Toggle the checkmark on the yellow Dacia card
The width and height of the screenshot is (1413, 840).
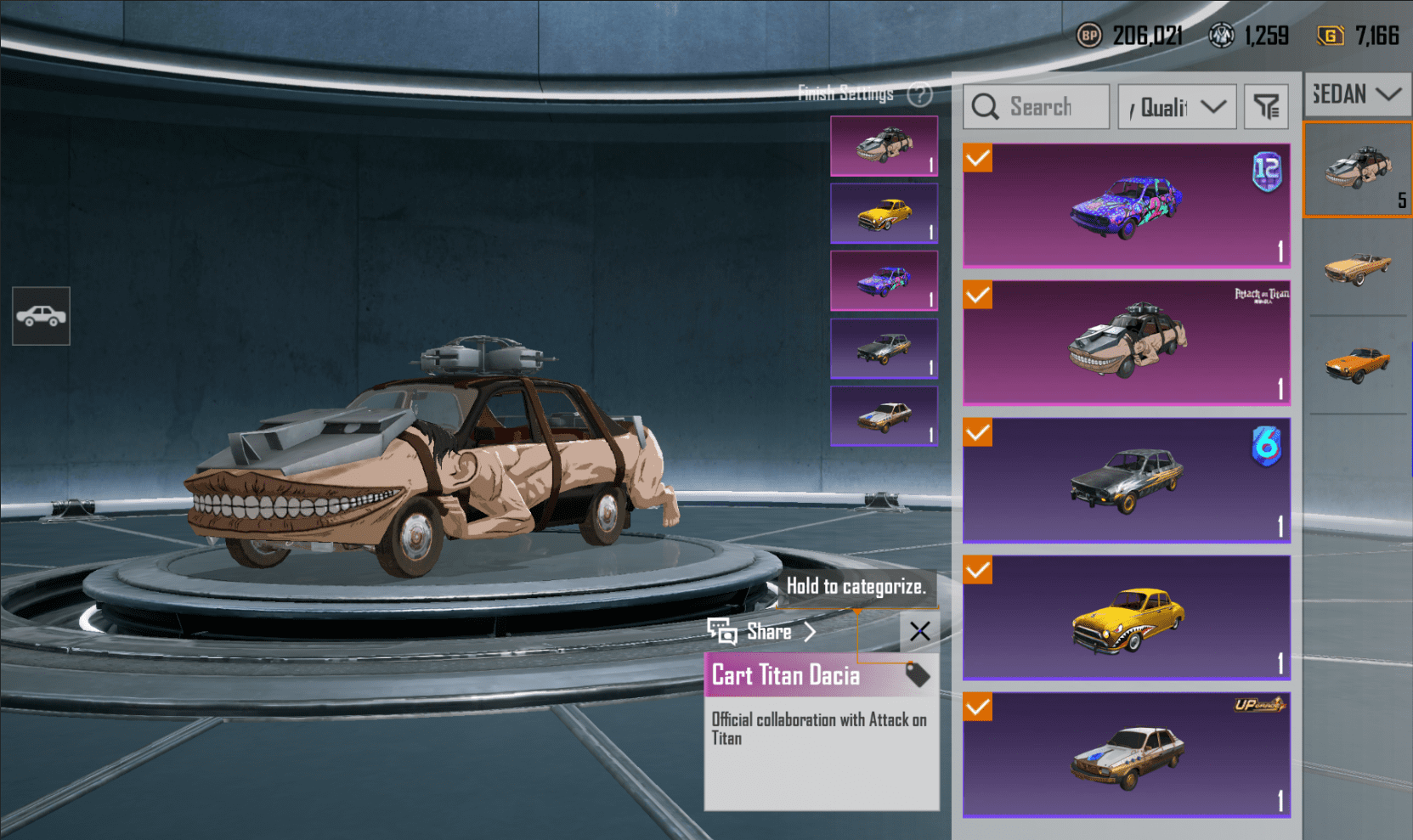pos(978,570)
